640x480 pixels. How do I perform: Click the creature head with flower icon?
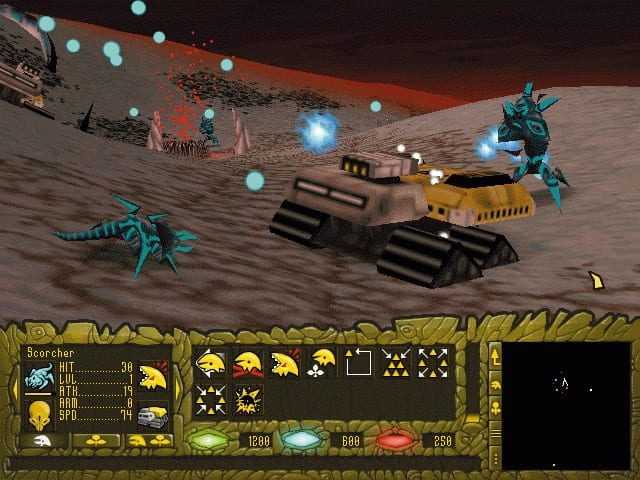(322, 362)
